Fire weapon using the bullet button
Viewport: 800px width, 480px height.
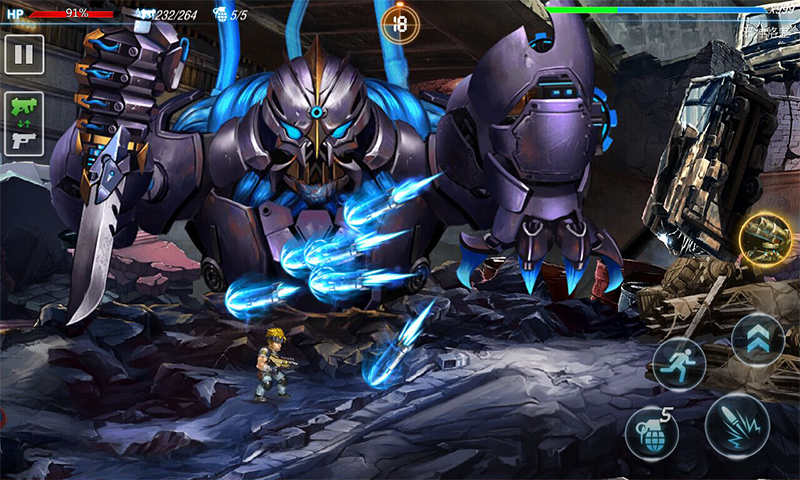pyautogui.click(x=736, y=425)
